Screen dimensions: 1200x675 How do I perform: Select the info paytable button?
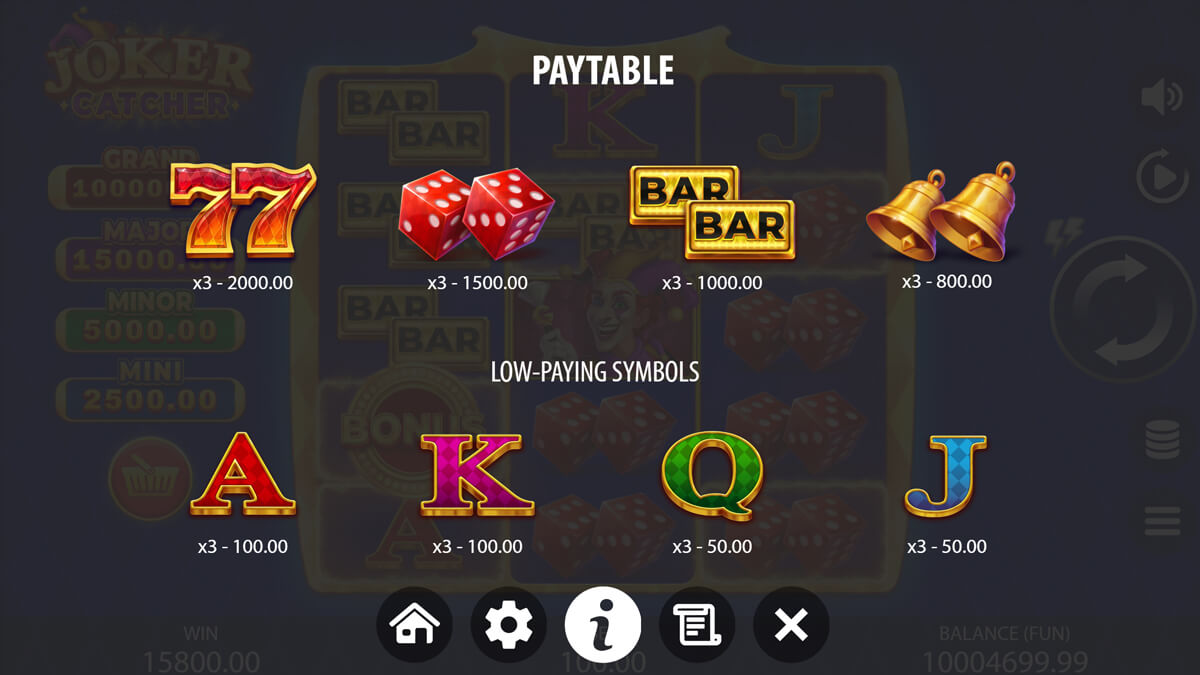(603, 625)
